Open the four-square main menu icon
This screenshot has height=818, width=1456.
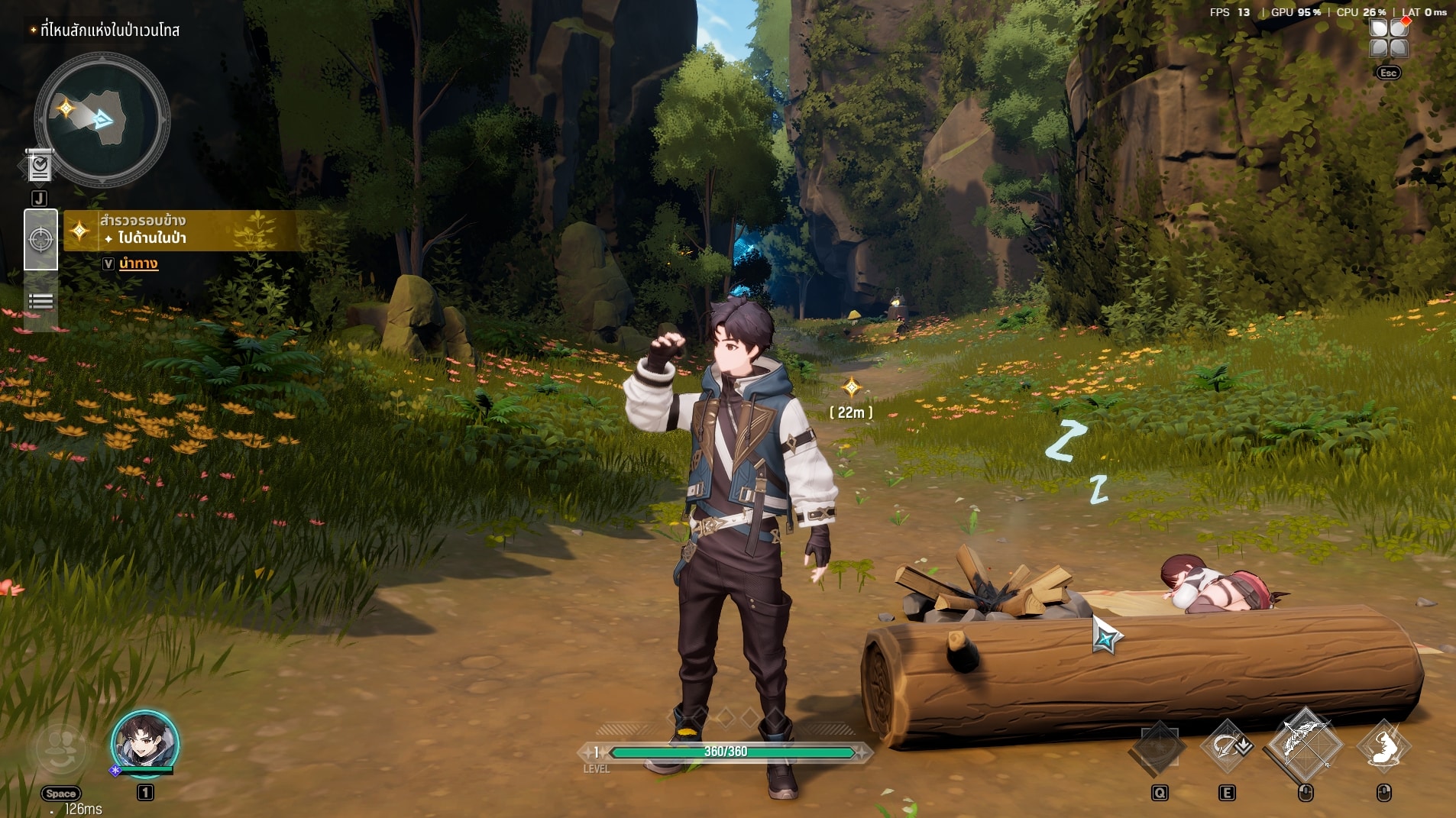tap(1389, 38)
